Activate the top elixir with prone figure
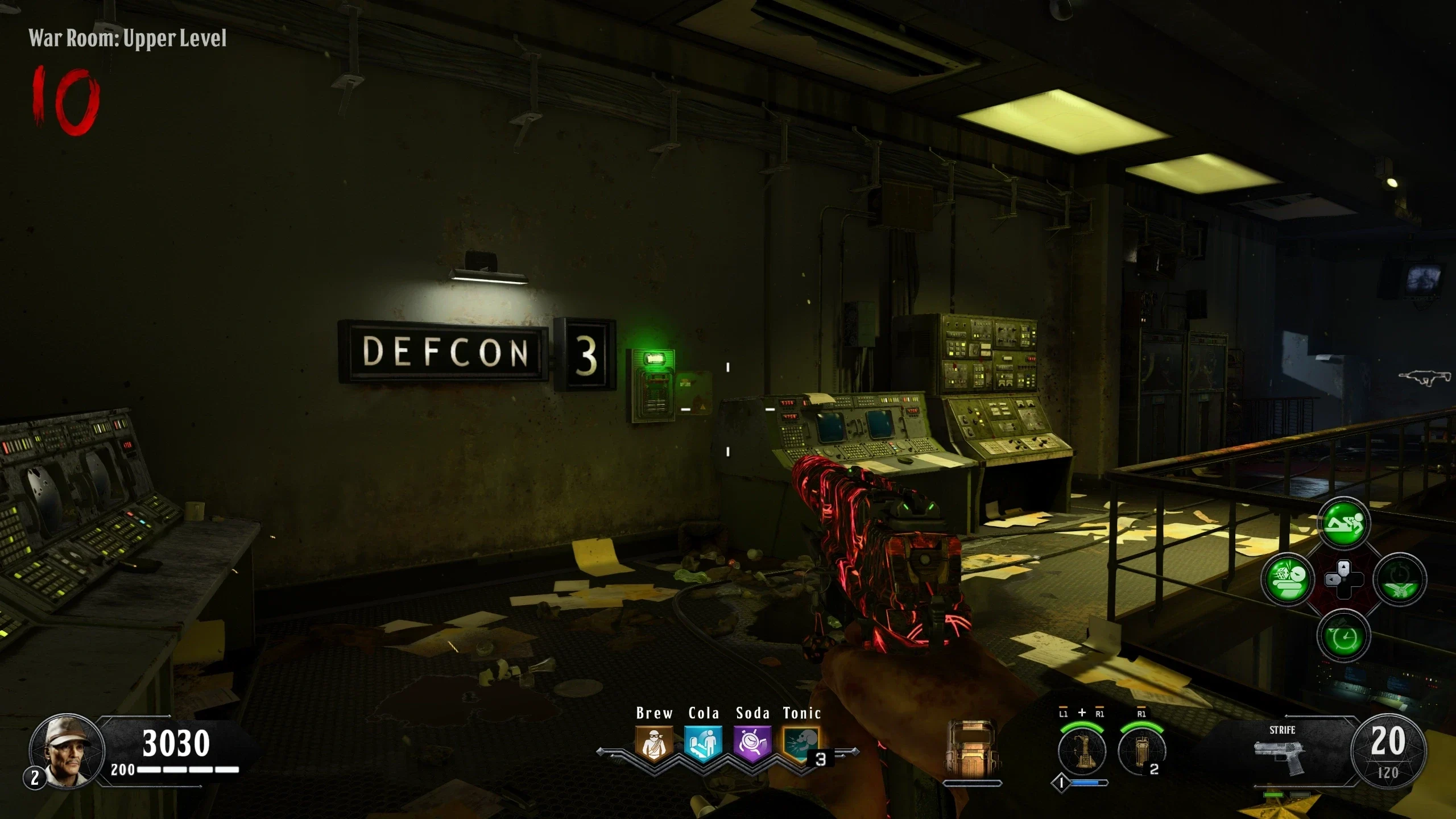Screen dimensions: 1456x819 pyautogui.click(x=1343, y=523)
